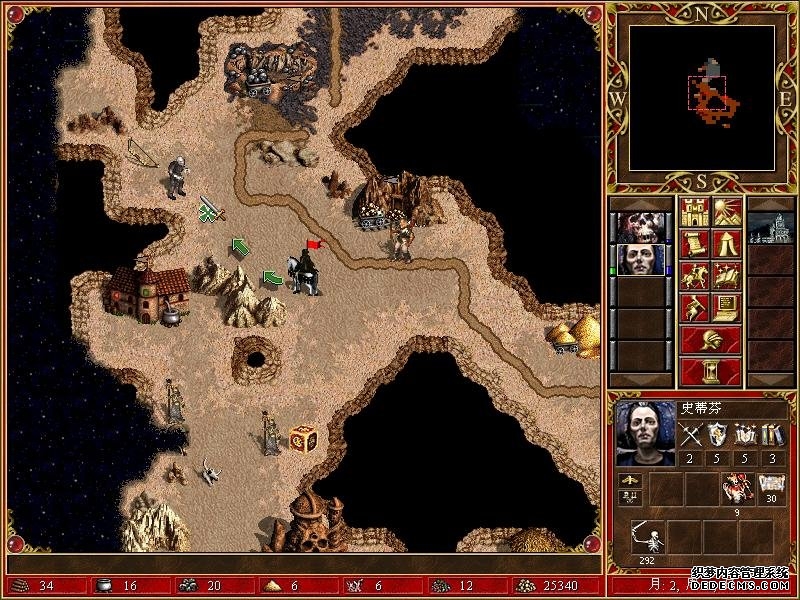Put hero to sleep with tent button
The image size is (800, 600).
tap(726, 243)
